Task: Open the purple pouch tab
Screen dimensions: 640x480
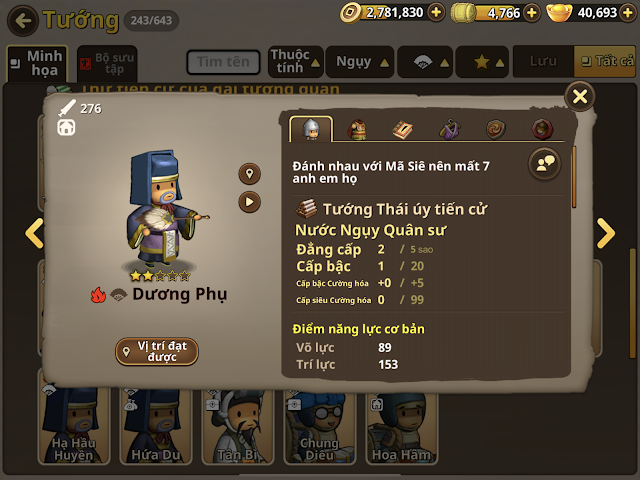Action: point(449,129)
